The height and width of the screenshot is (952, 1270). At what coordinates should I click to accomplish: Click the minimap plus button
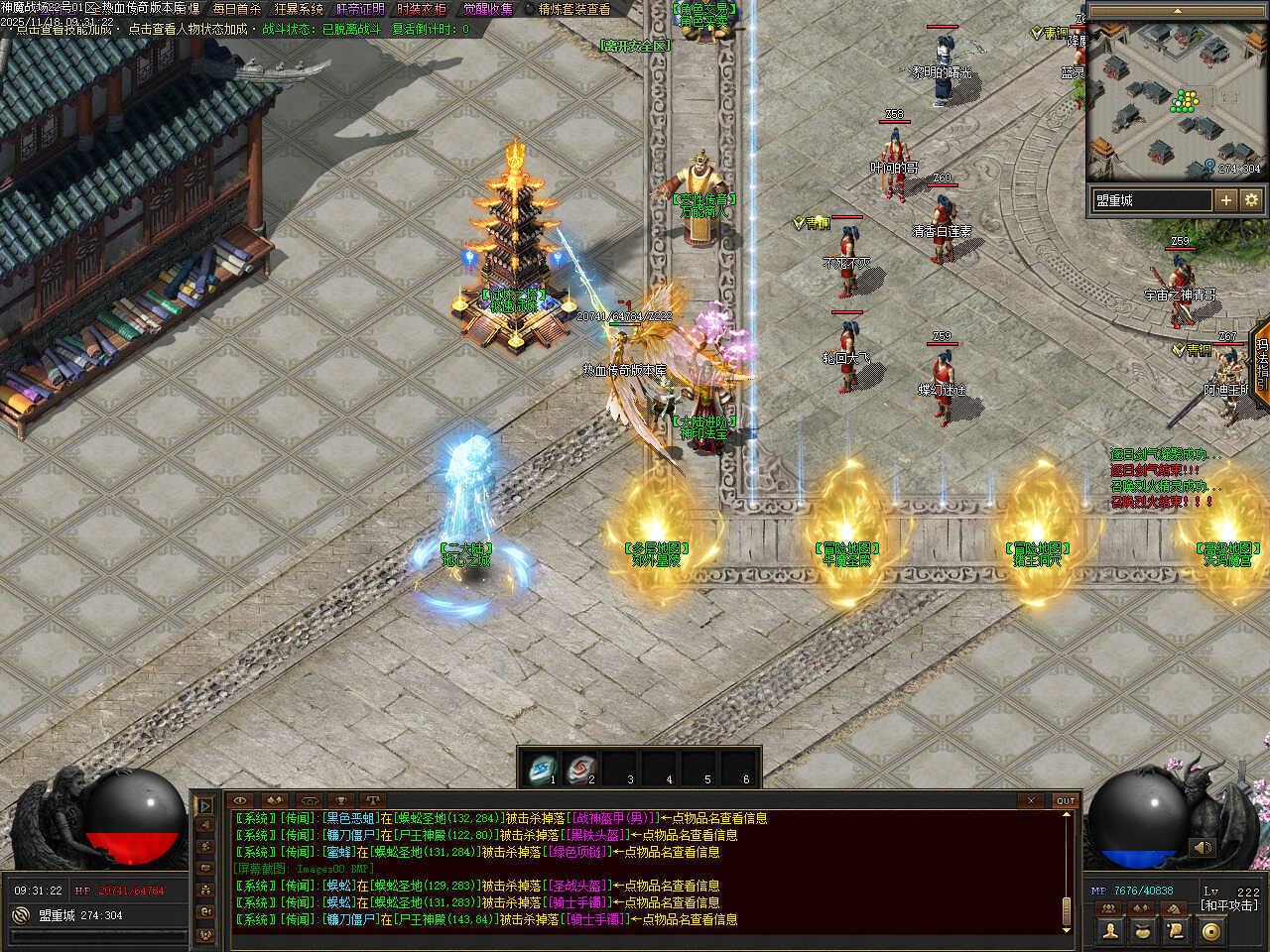[1226, 200]
